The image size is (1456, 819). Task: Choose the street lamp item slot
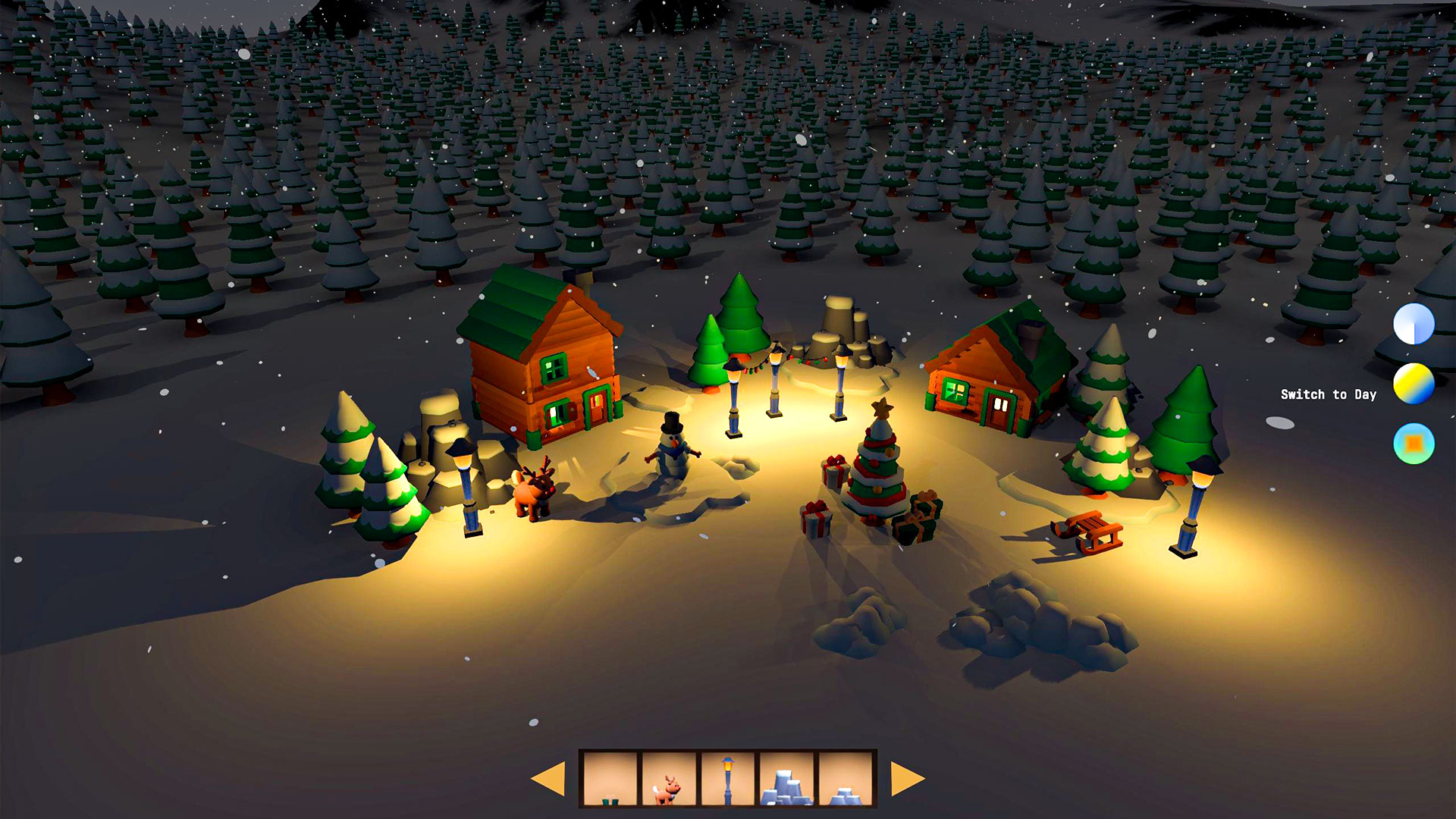coord(728,778)
